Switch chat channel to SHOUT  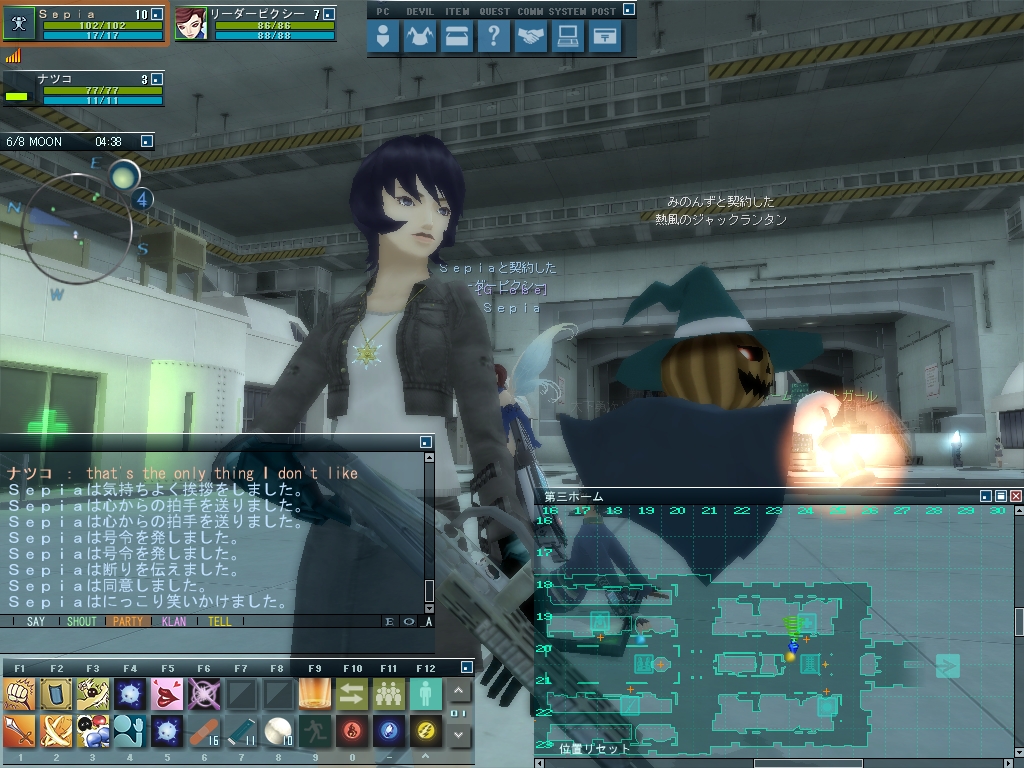82,622
